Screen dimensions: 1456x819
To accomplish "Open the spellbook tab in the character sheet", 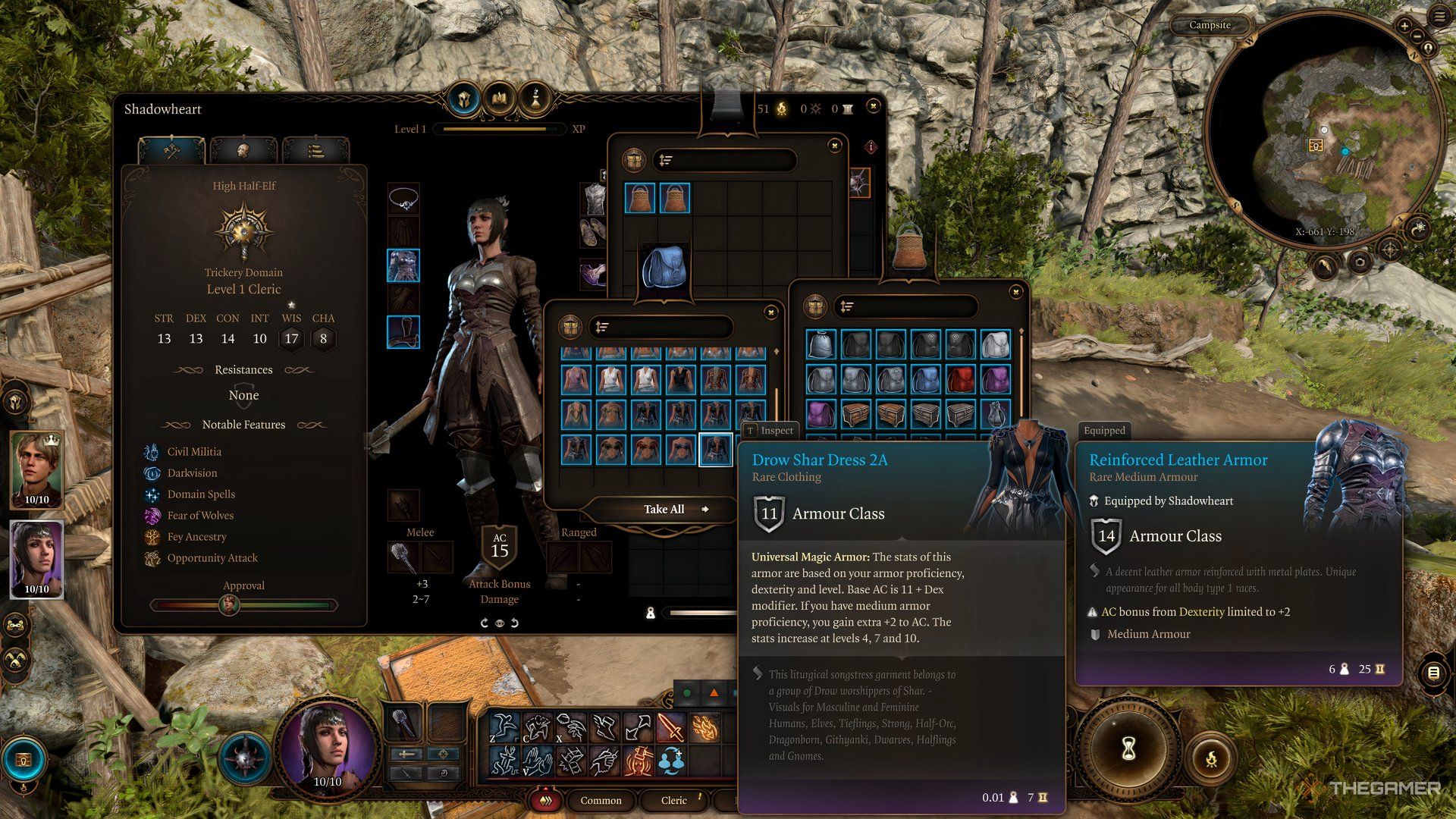I will (499, 99).
